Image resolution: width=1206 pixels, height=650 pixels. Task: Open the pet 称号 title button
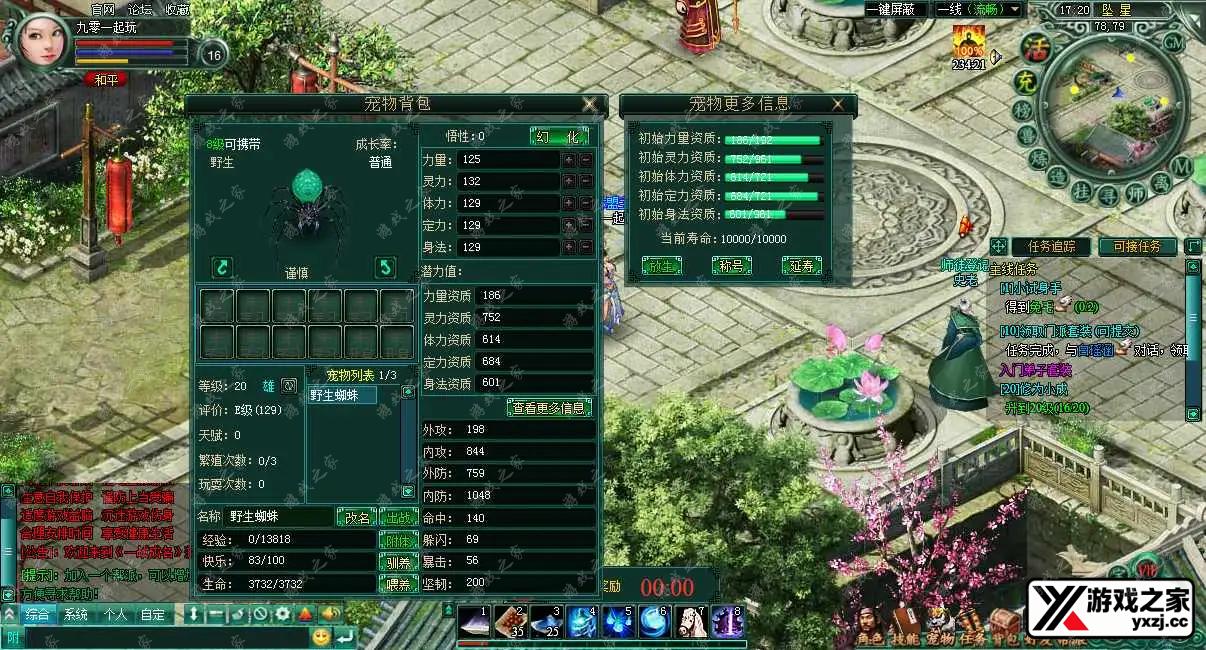[x=731, y=266]
